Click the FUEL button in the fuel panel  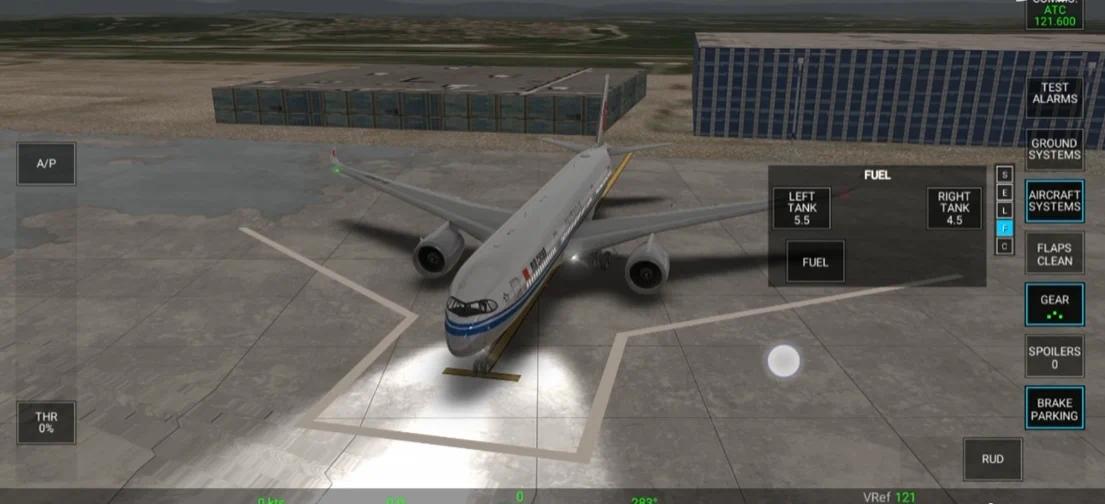[x=815, y=262]
